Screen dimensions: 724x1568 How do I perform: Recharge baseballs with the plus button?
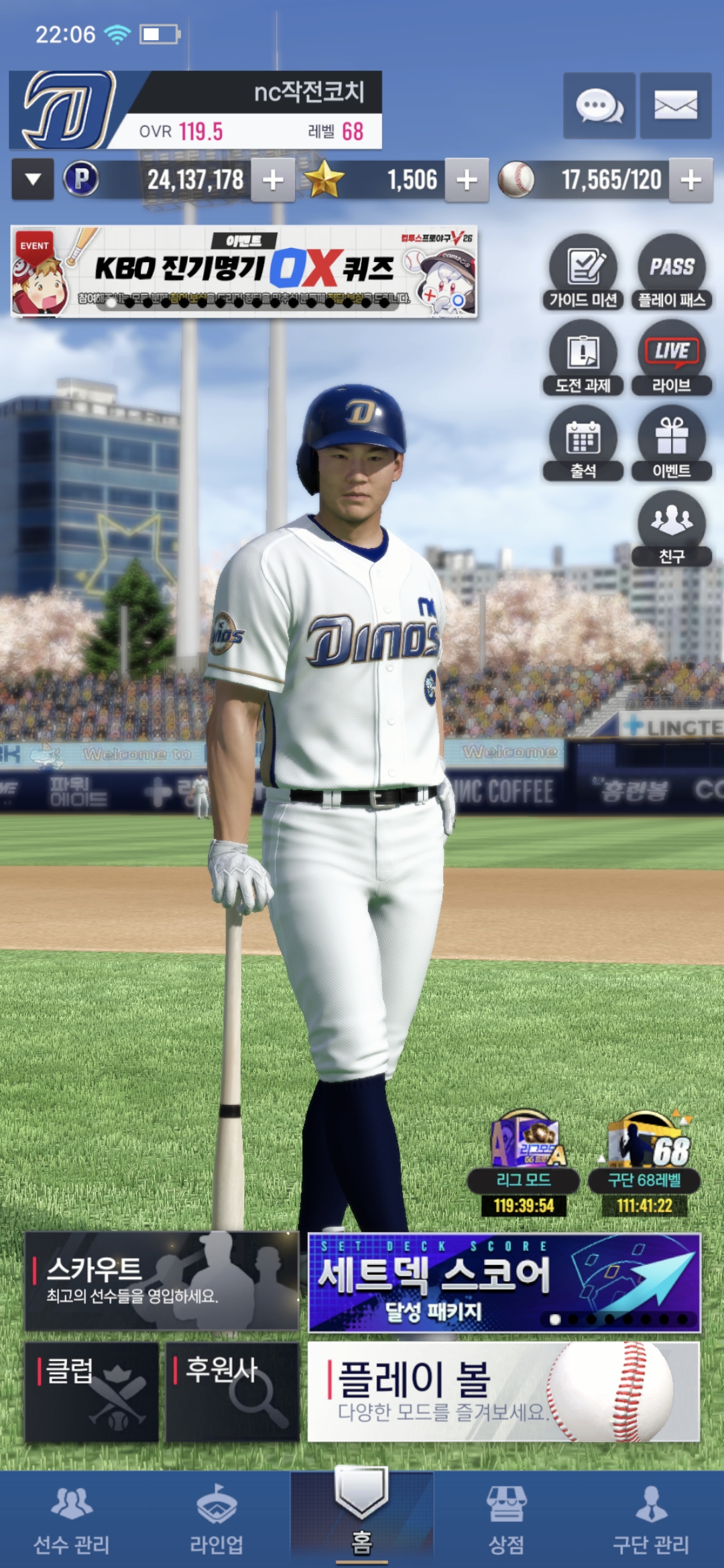tap(690, 180)
